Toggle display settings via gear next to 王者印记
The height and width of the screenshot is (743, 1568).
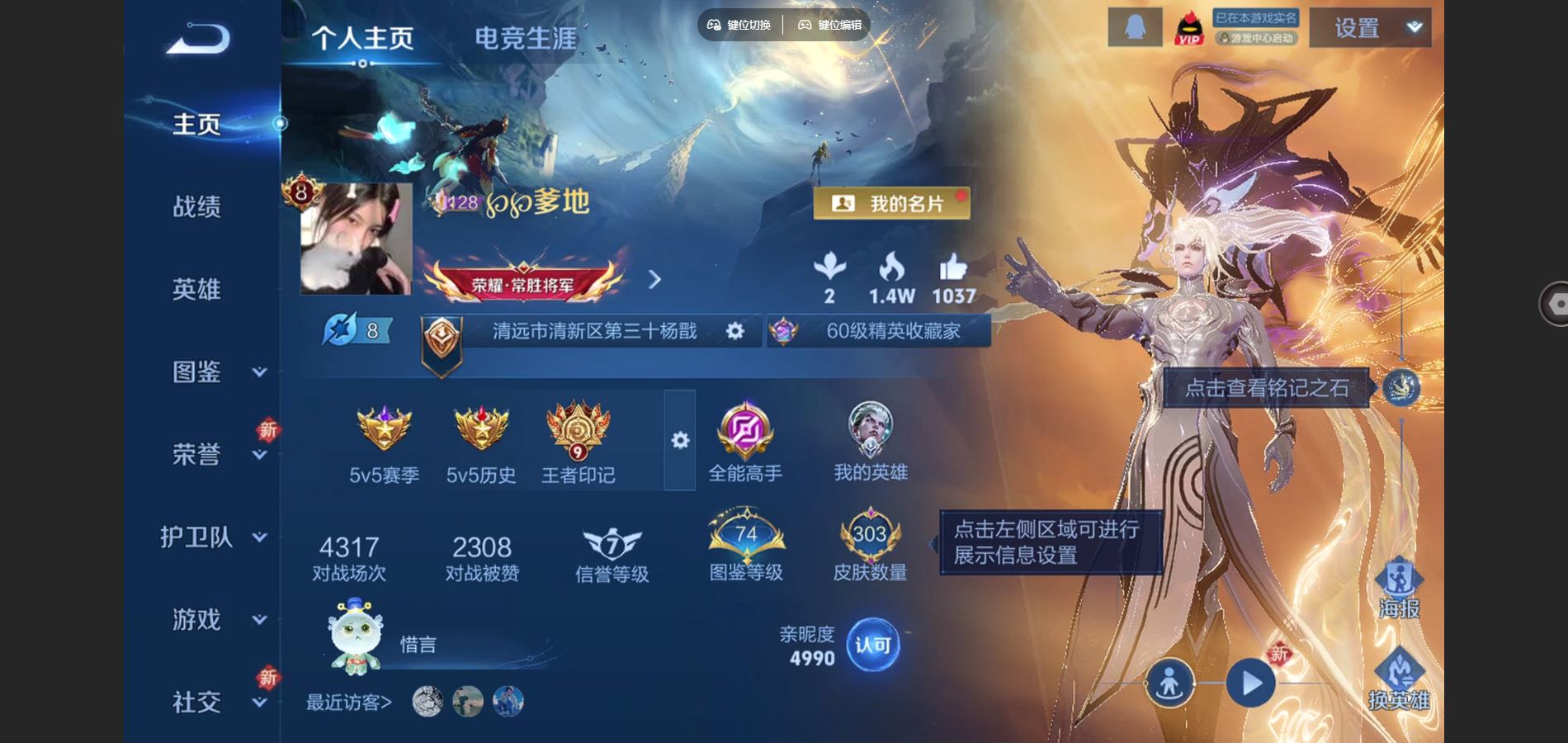pos(678,442)
